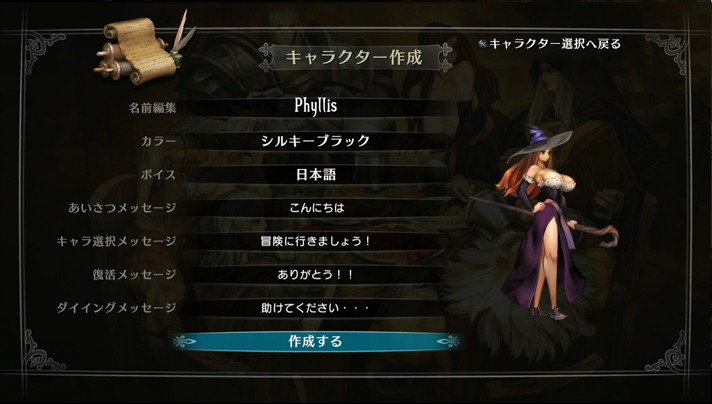Edit the greeting message こんにちは
Screen dimensions: 712x404
pyautogui.click(x=316, y=208)
